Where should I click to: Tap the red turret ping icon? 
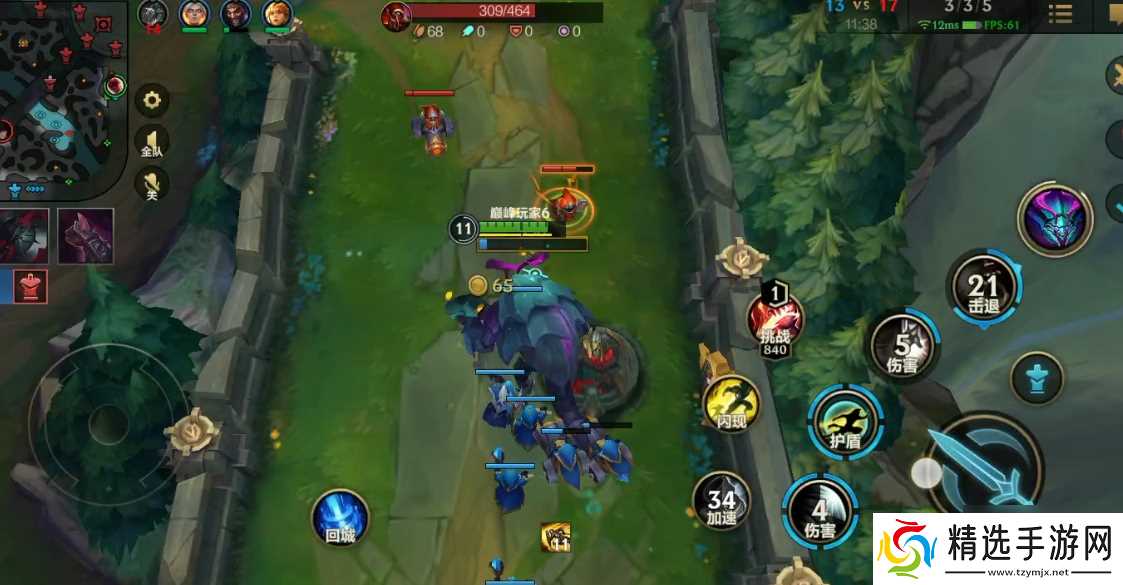32,286
